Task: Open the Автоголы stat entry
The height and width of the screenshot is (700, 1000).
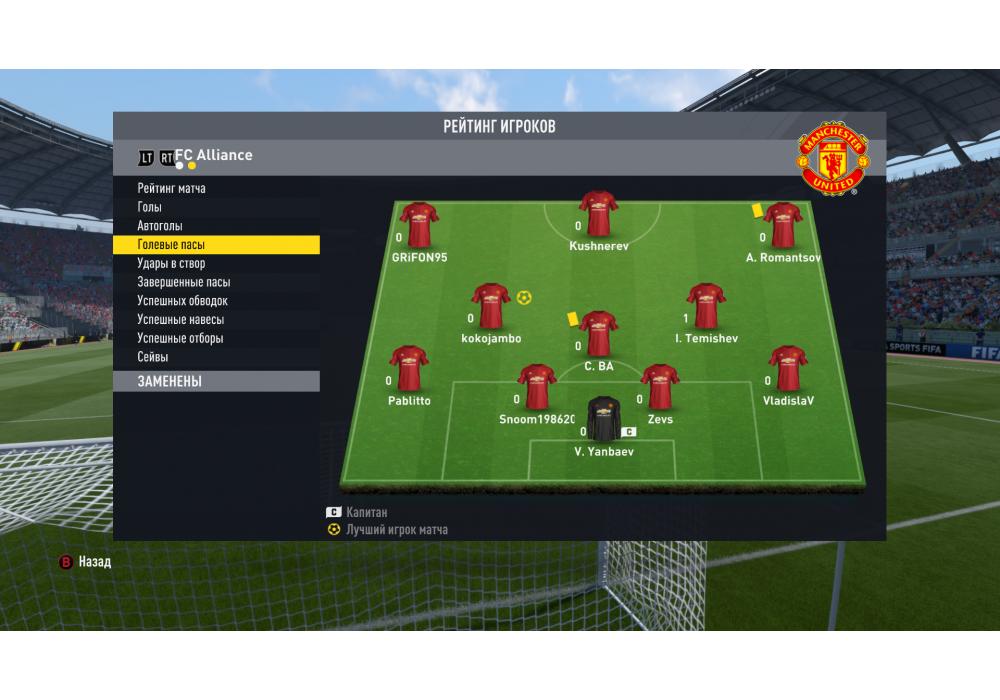Action: 160,226
